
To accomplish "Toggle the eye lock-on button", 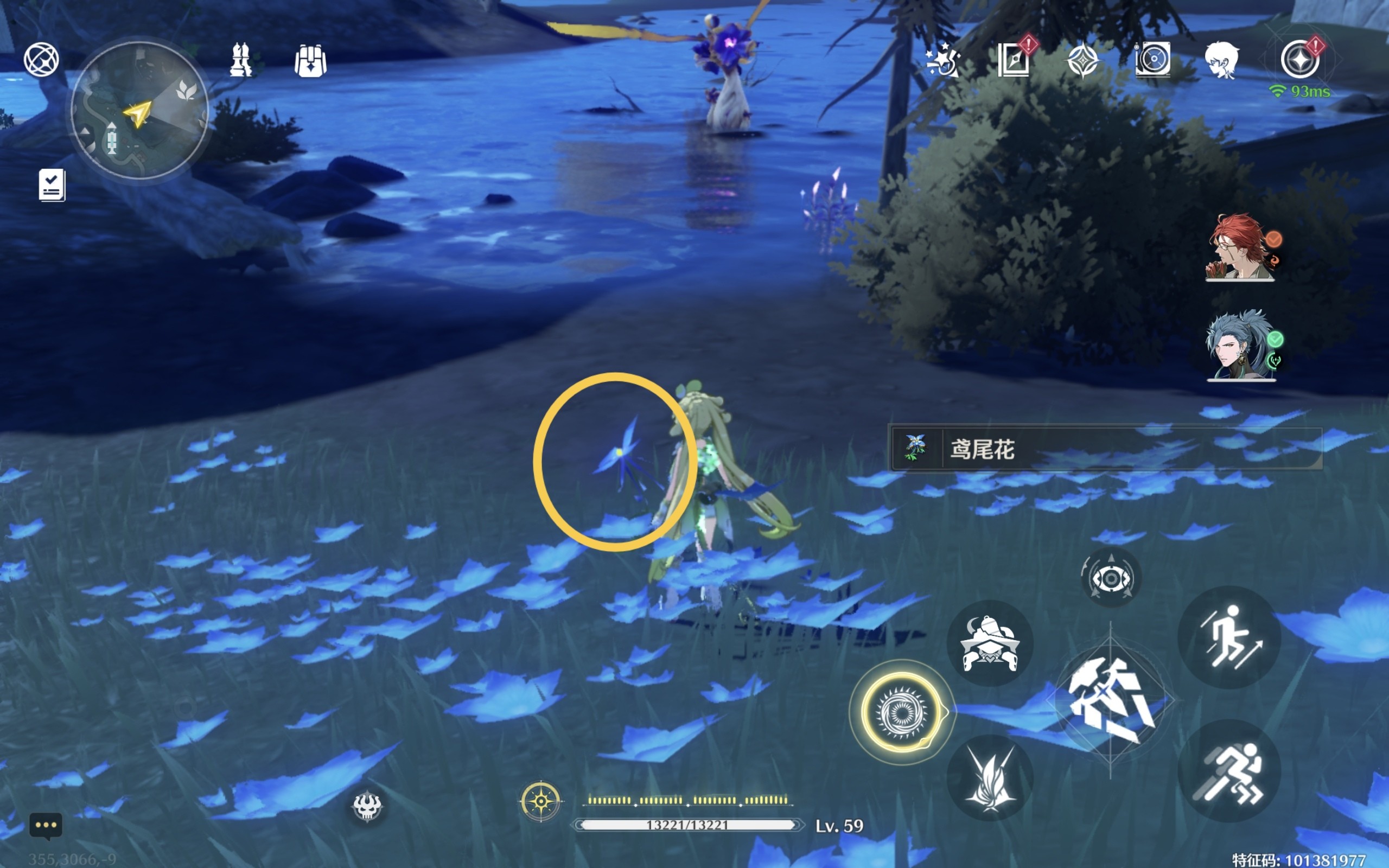I will point(1111,578).
